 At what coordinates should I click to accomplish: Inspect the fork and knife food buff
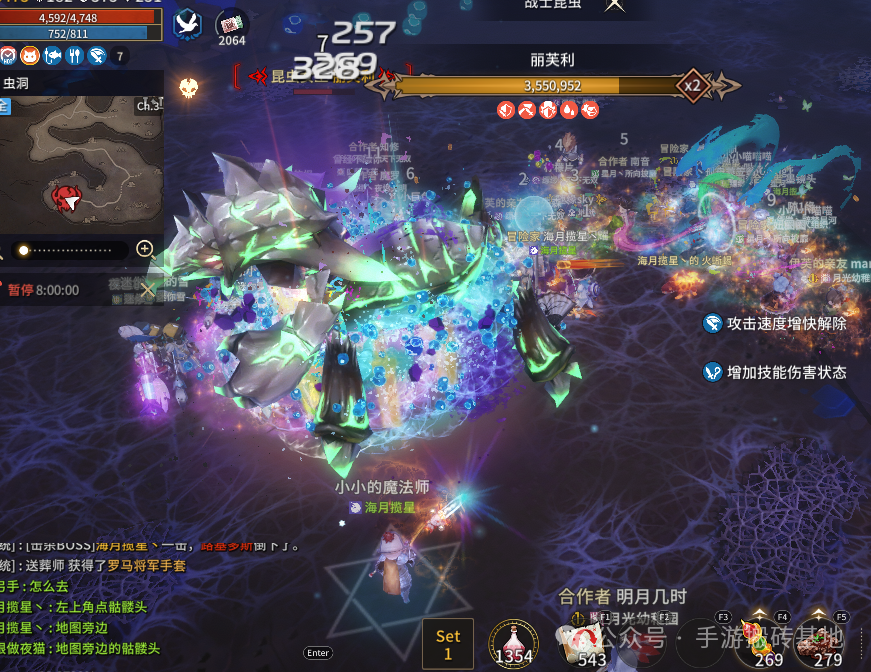(74, 56)
